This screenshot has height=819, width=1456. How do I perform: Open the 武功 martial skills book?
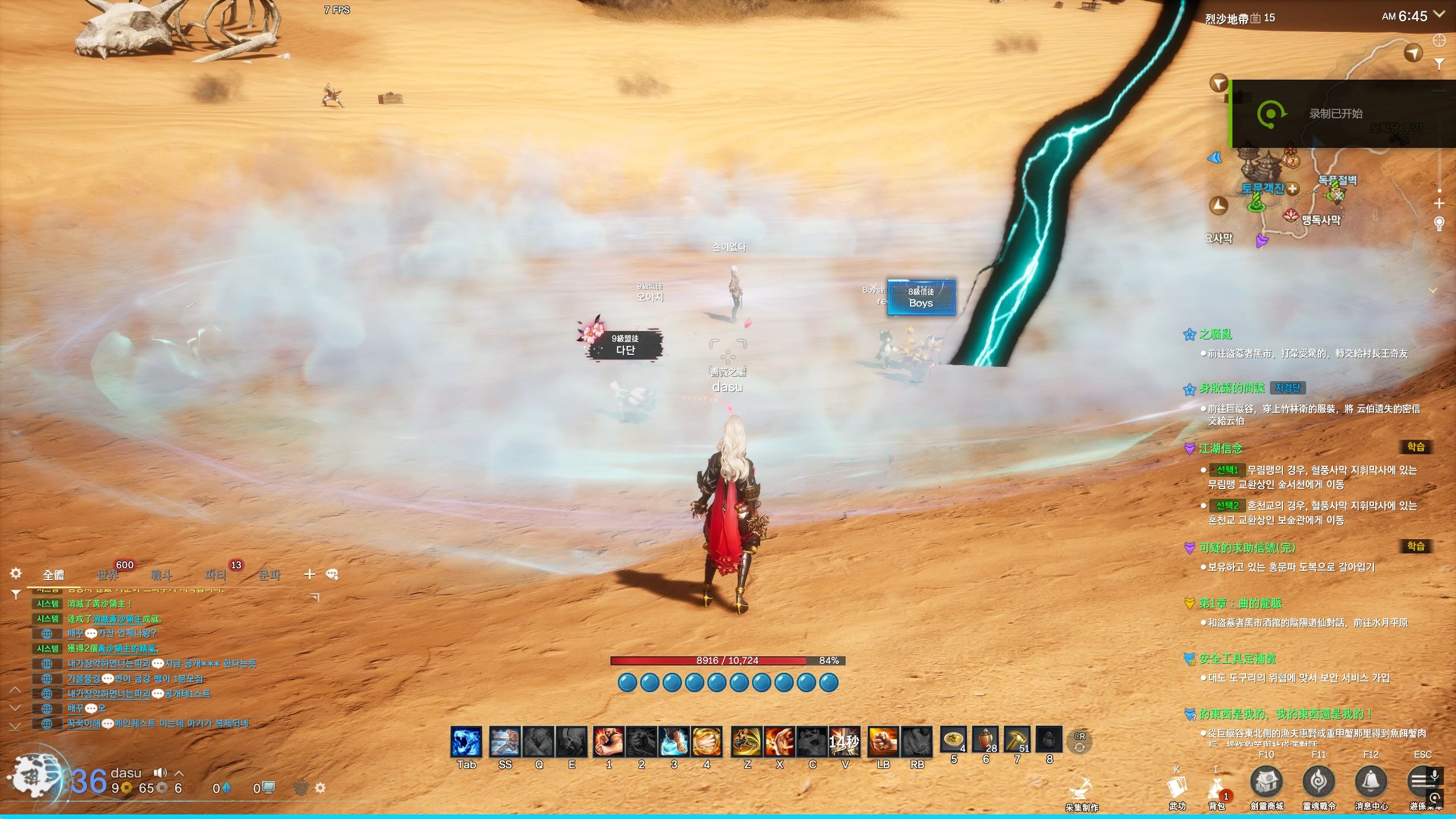click(x=1177, y=789)
